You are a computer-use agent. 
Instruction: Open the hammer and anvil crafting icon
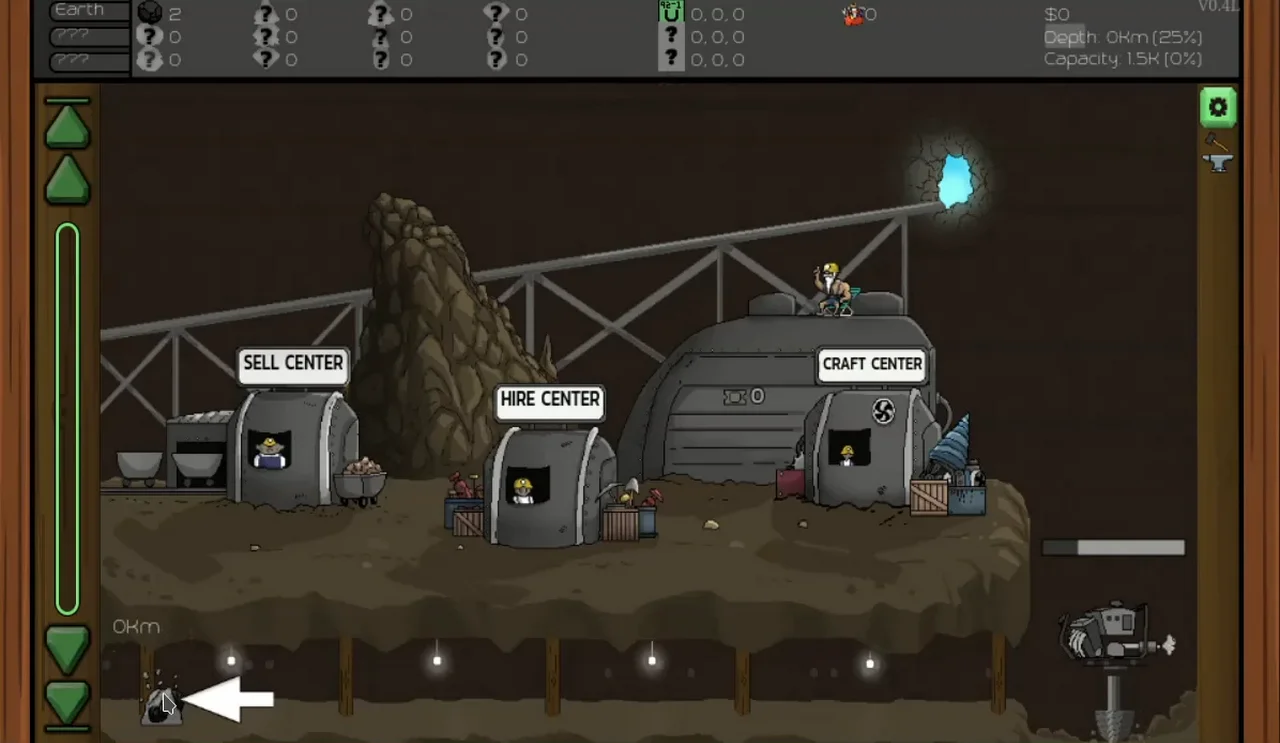[x=1217, y=152]
